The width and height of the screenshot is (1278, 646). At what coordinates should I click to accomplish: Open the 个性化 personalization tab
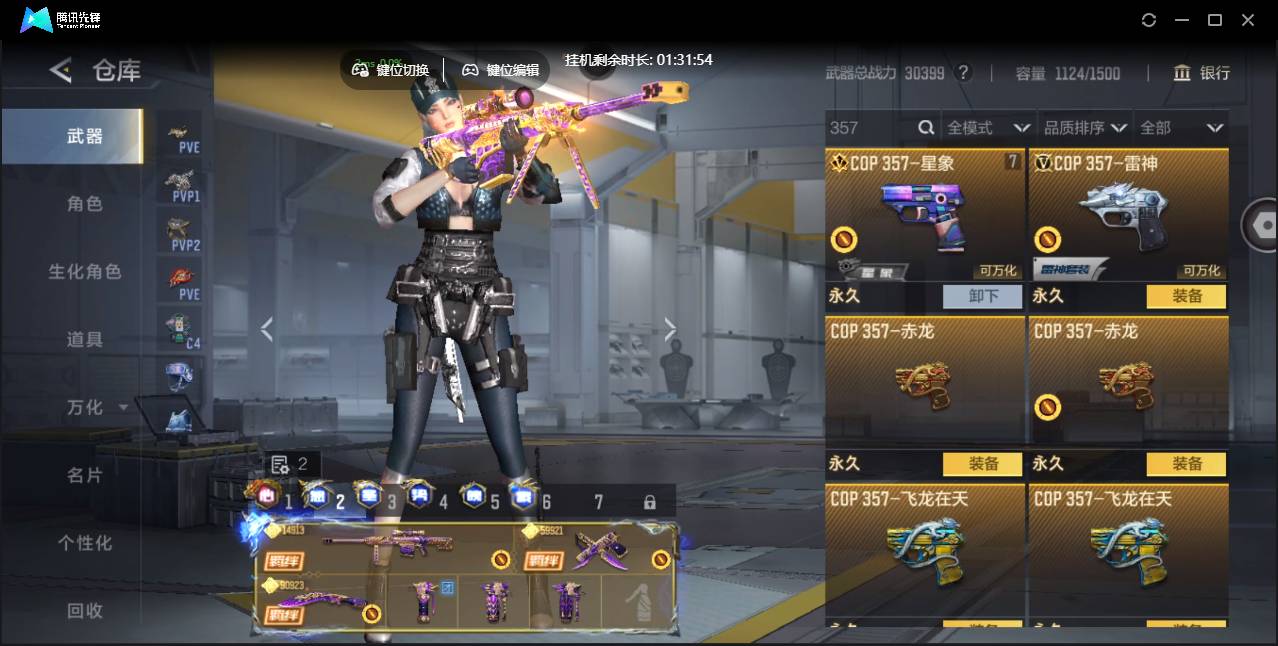(x=85, y=543)
